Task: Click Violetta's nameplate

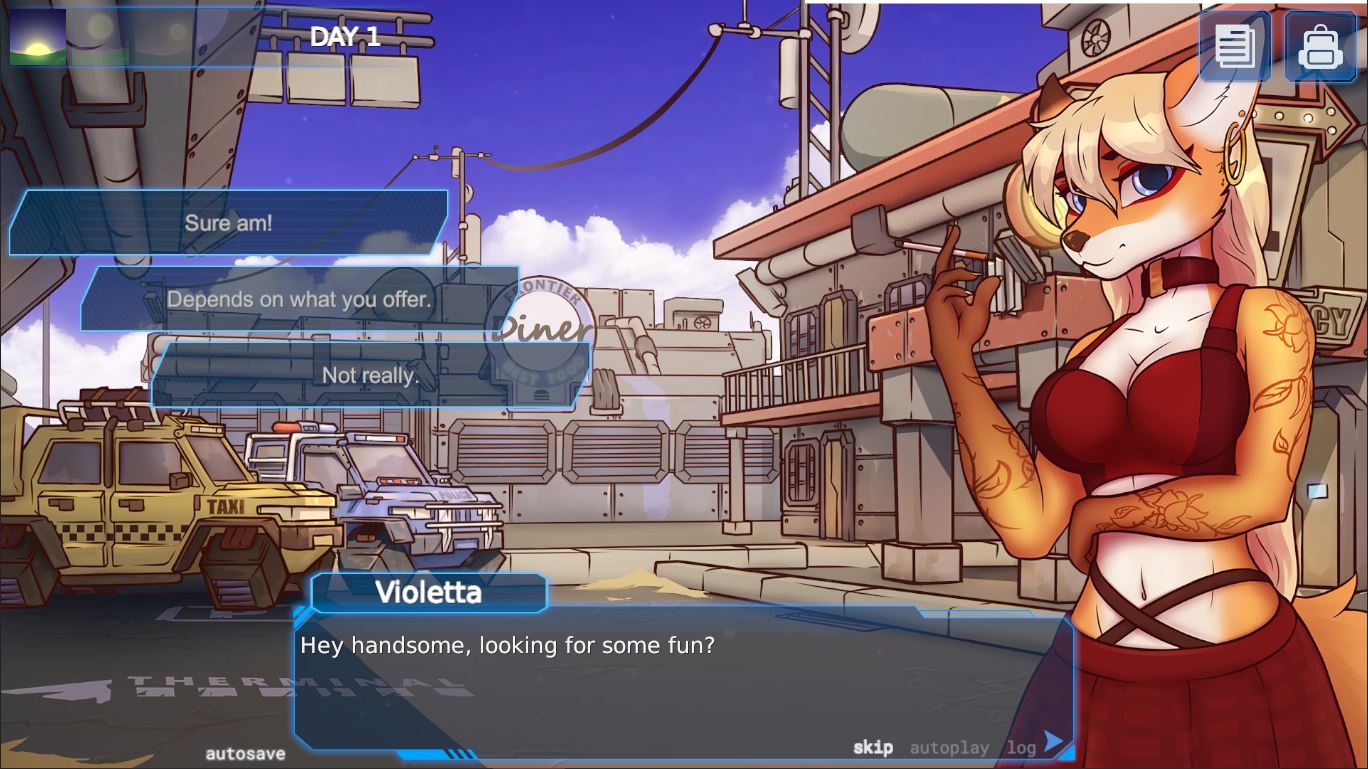Action: point(428,592)
